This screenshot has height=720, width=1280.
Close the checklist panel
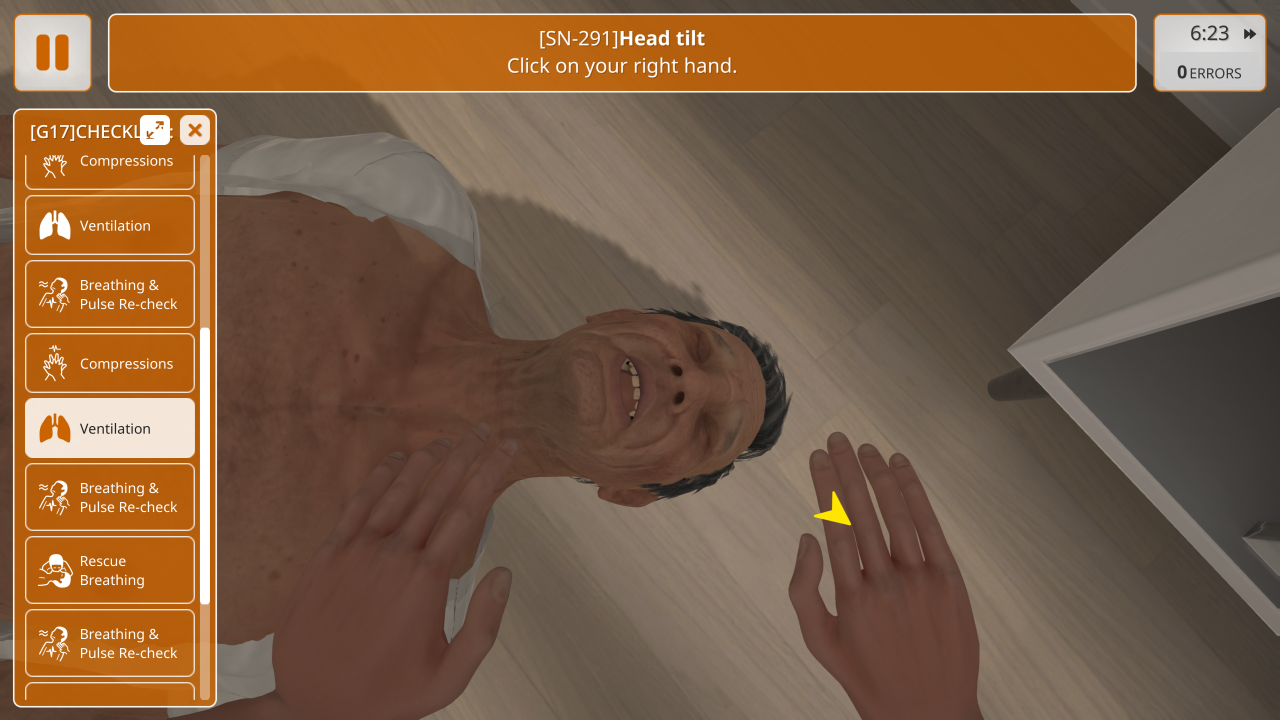click(195, 130)
